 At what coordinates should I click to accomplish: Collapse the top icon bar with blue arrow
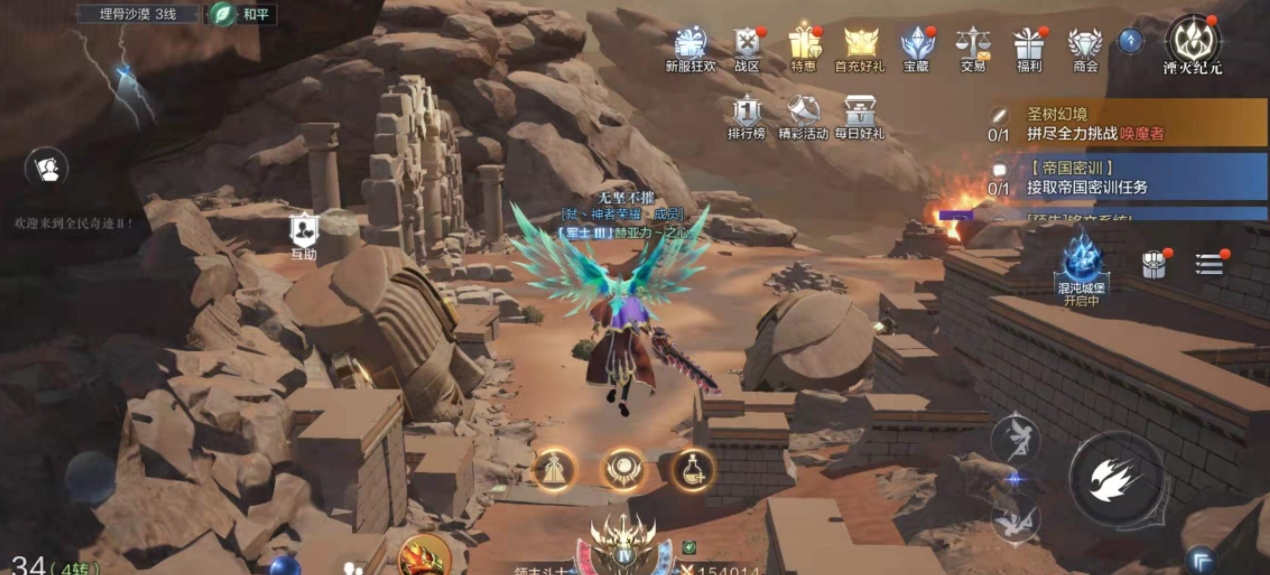click(1131, 41)
